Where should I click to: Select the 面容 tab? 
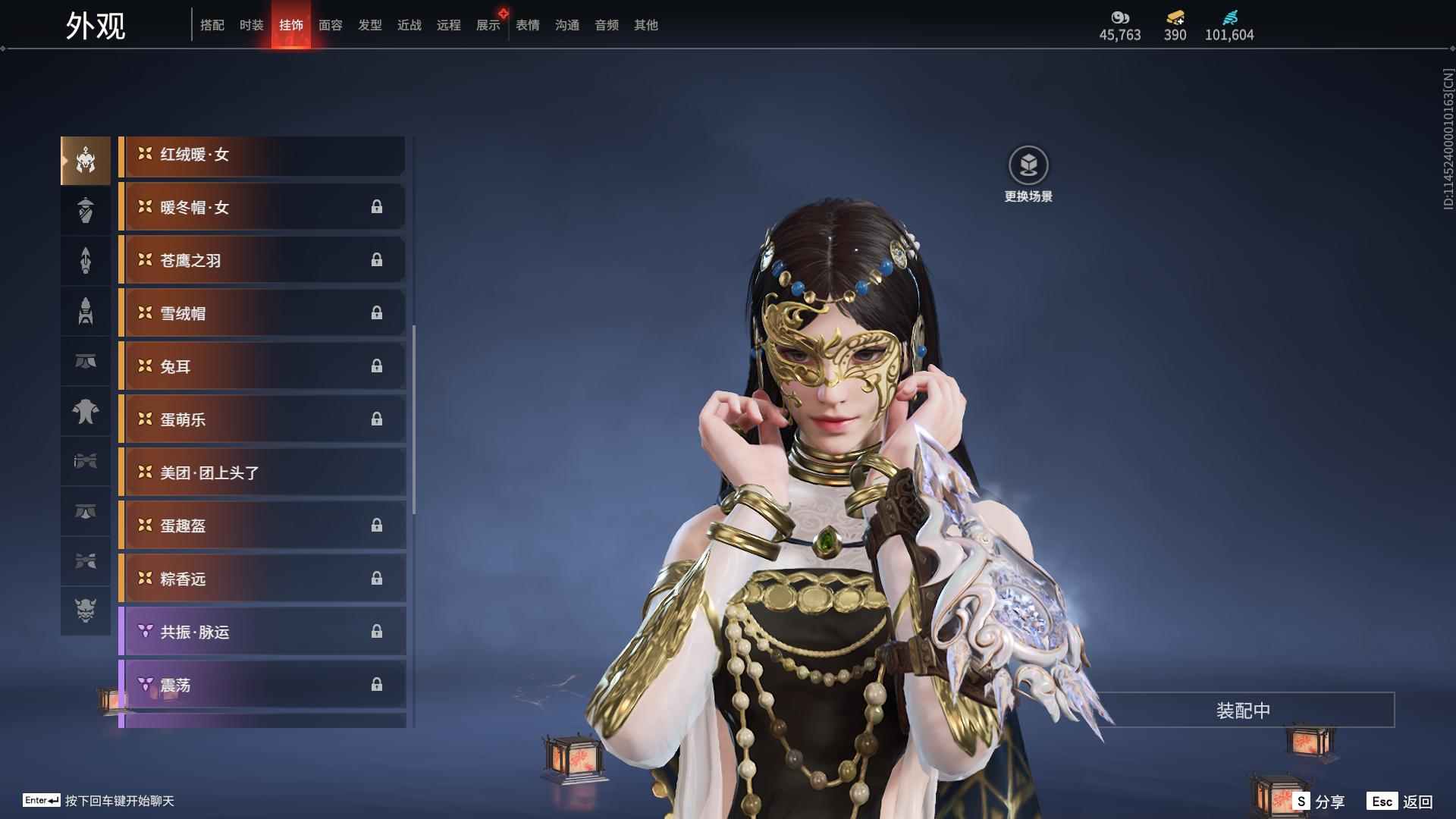point(330,25)
